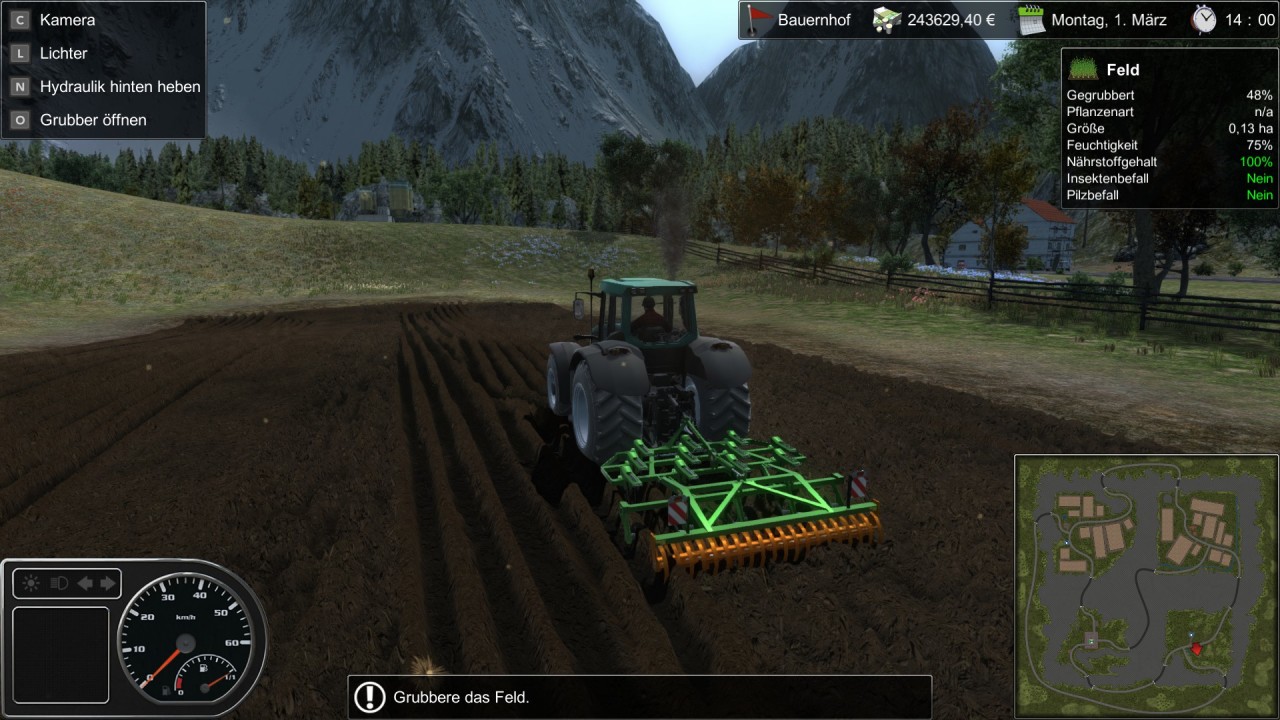The width and height of the screenshot is (1280, 720).
Task: Open the minimap of the farm
Action: point(1145,586)
